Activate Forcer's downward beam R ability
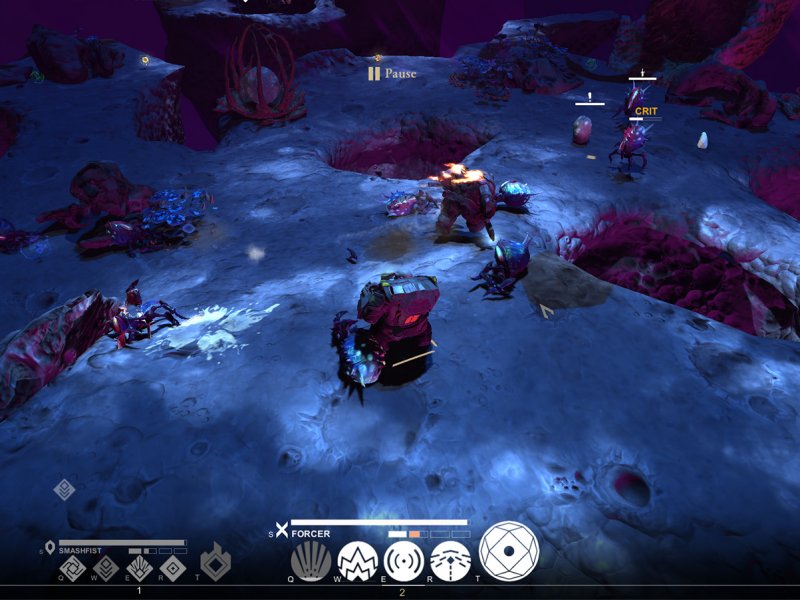Screen dimensions: 800x600 (450, 561)
